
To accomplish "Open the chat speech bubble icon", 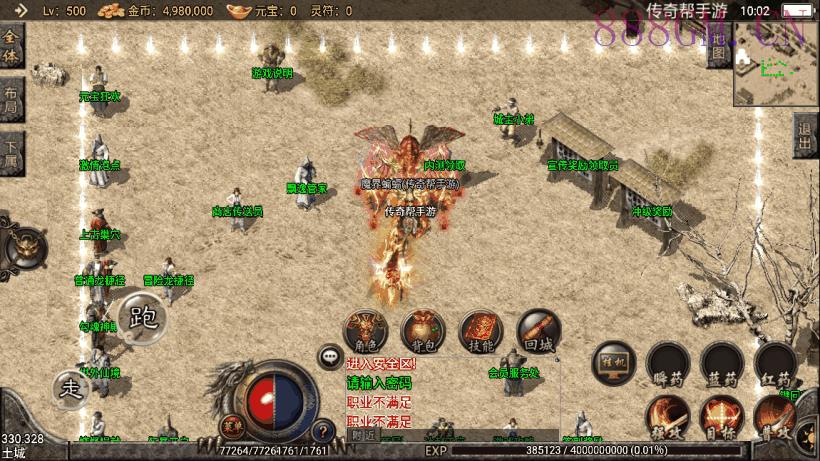I will (x=330, y=356).
